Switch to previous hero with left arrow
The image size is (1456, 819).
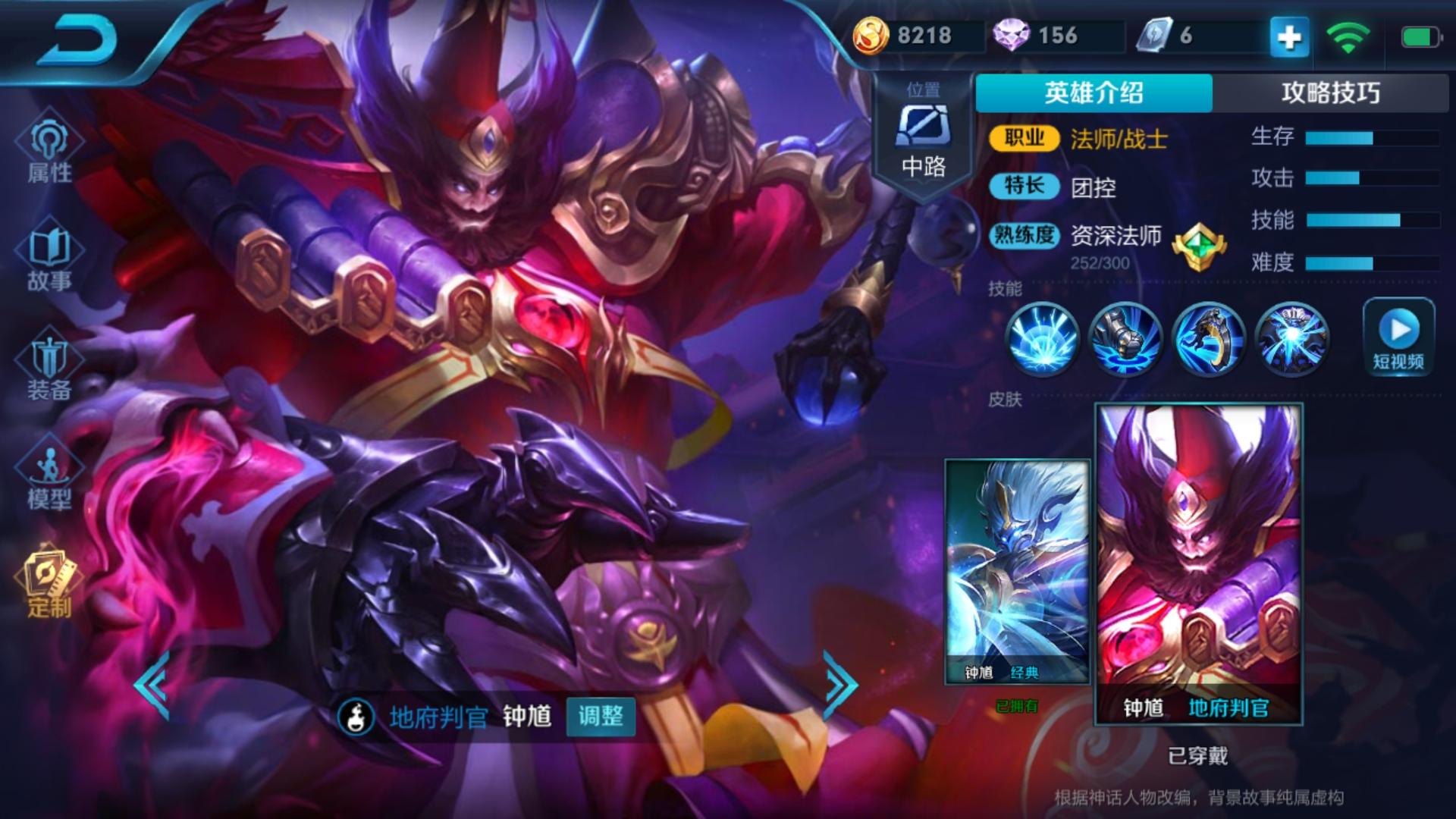tap(152, 684)
